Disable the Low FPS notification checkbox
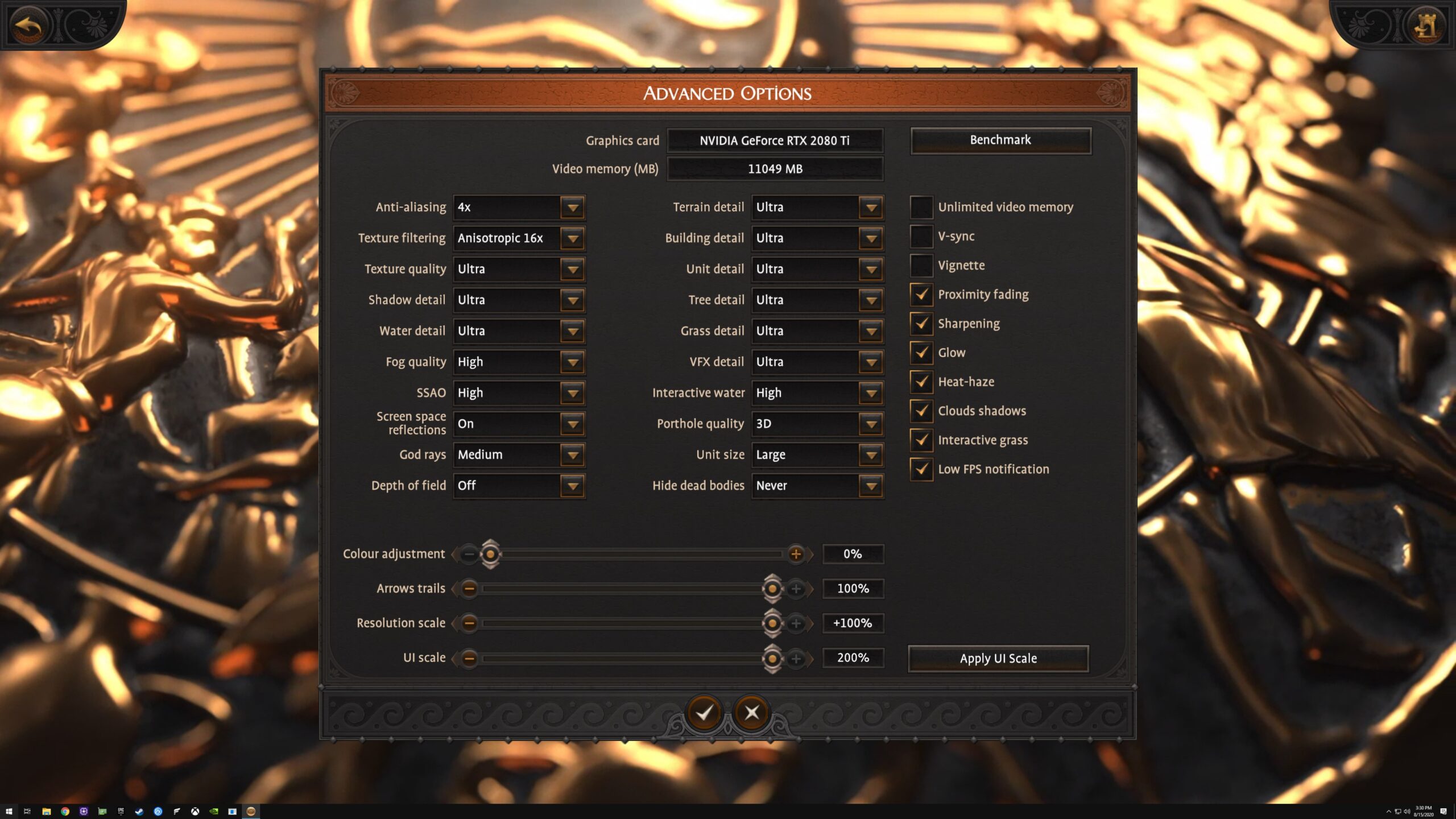 [921, 469]
